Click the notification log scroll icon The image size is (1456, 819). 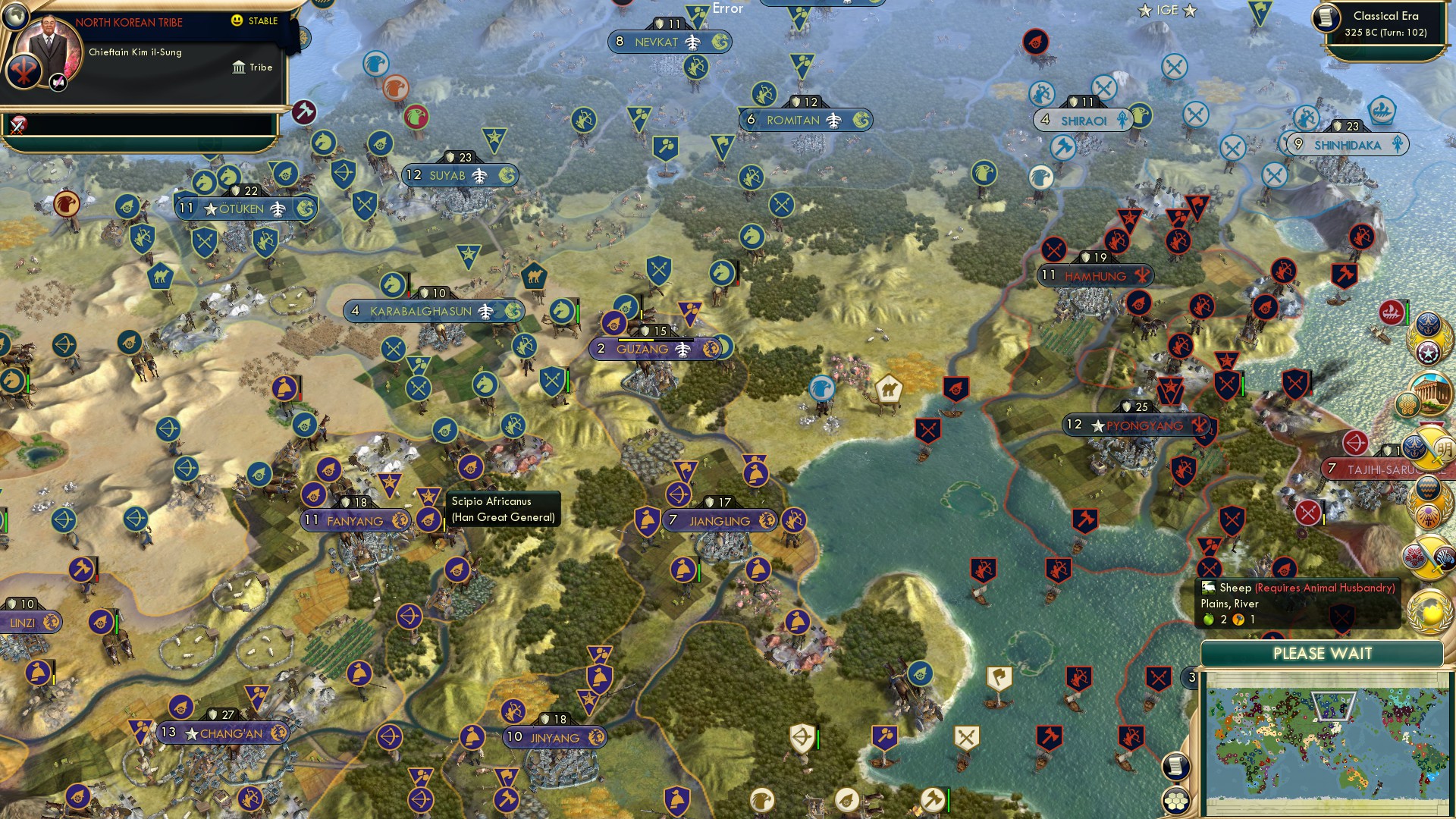(1175, 766)
